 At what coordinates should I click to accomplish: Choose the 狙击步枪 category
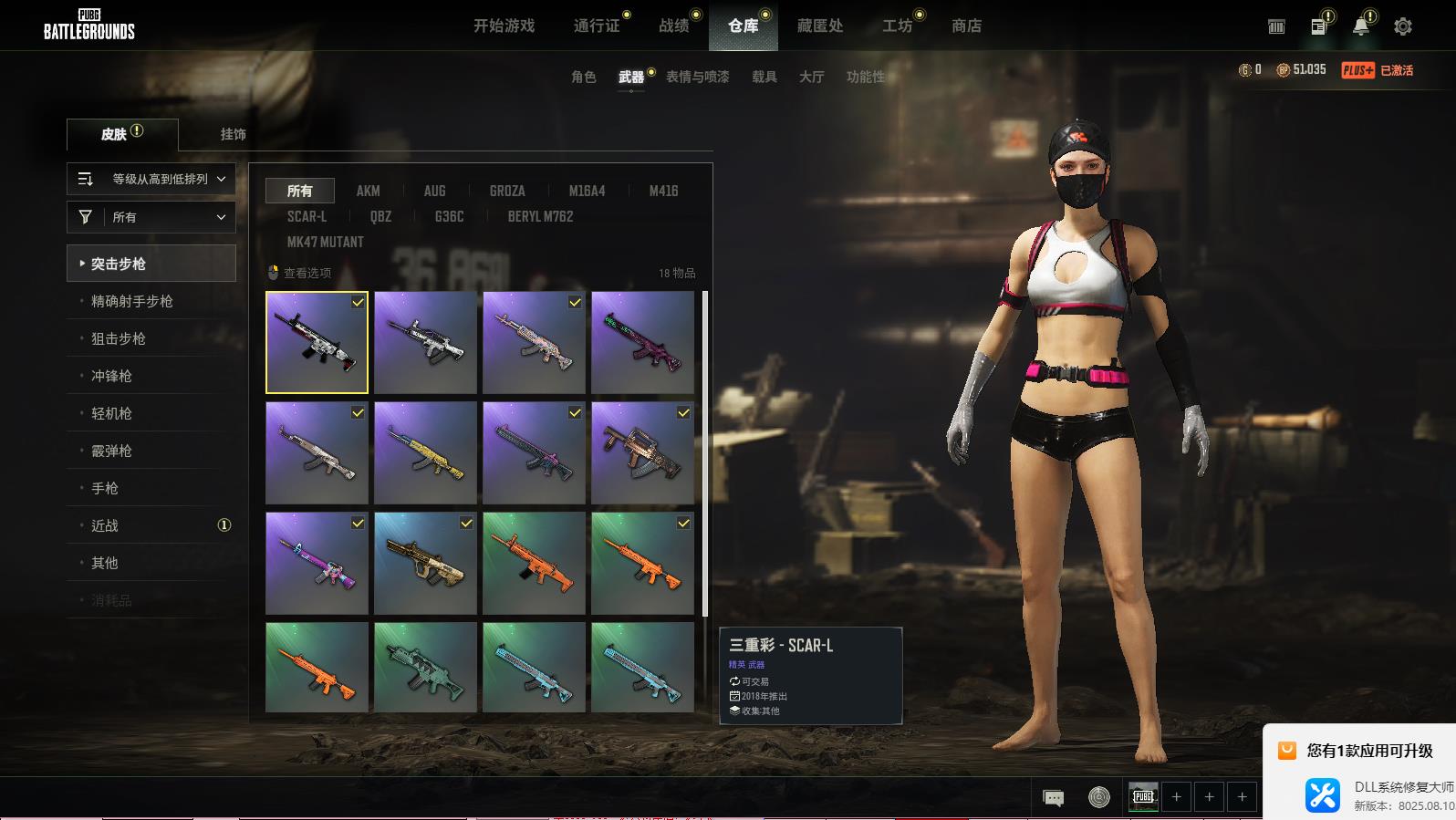(x=119, y=338)
